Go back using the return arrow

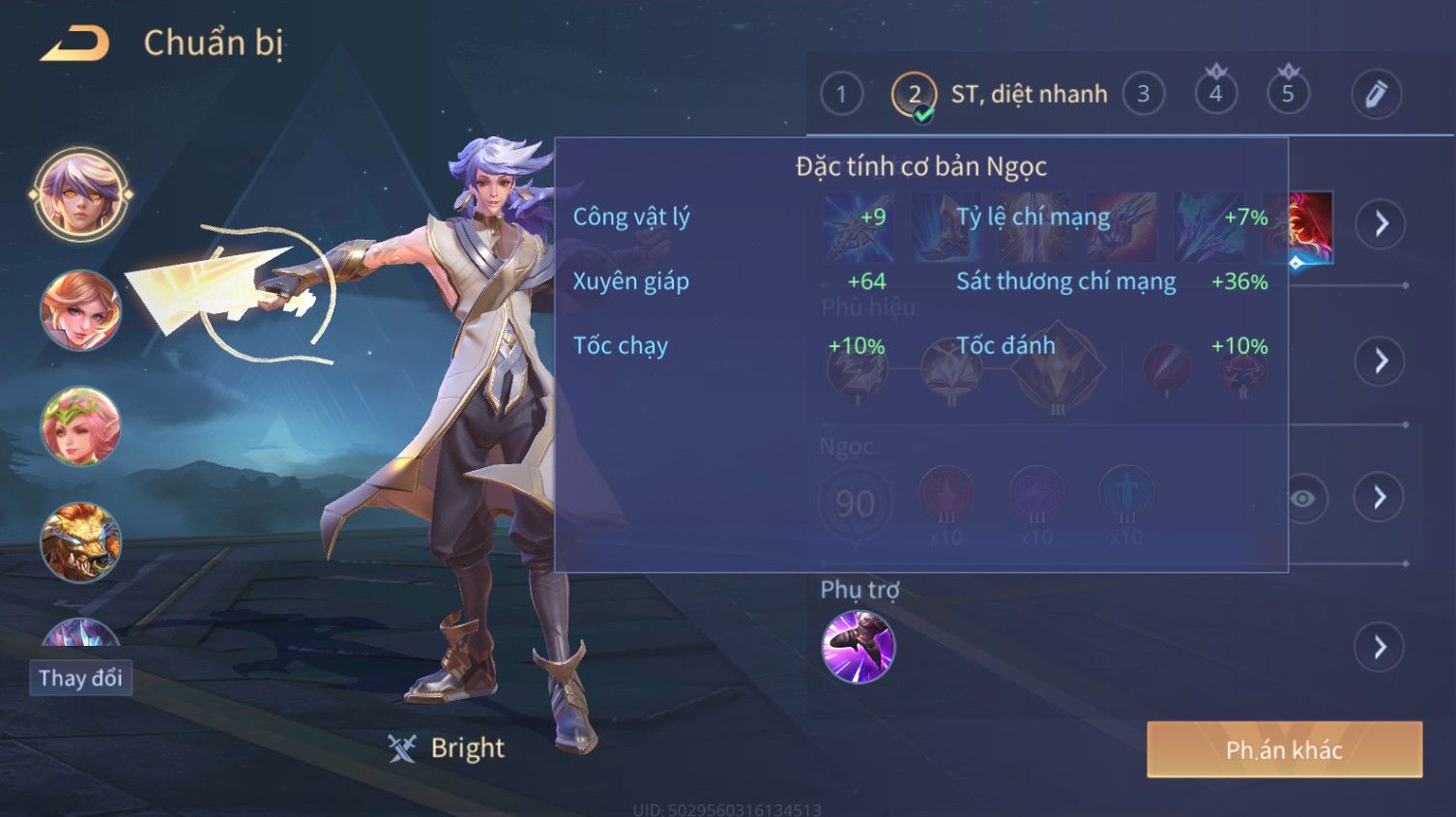[x=74, y=44]
